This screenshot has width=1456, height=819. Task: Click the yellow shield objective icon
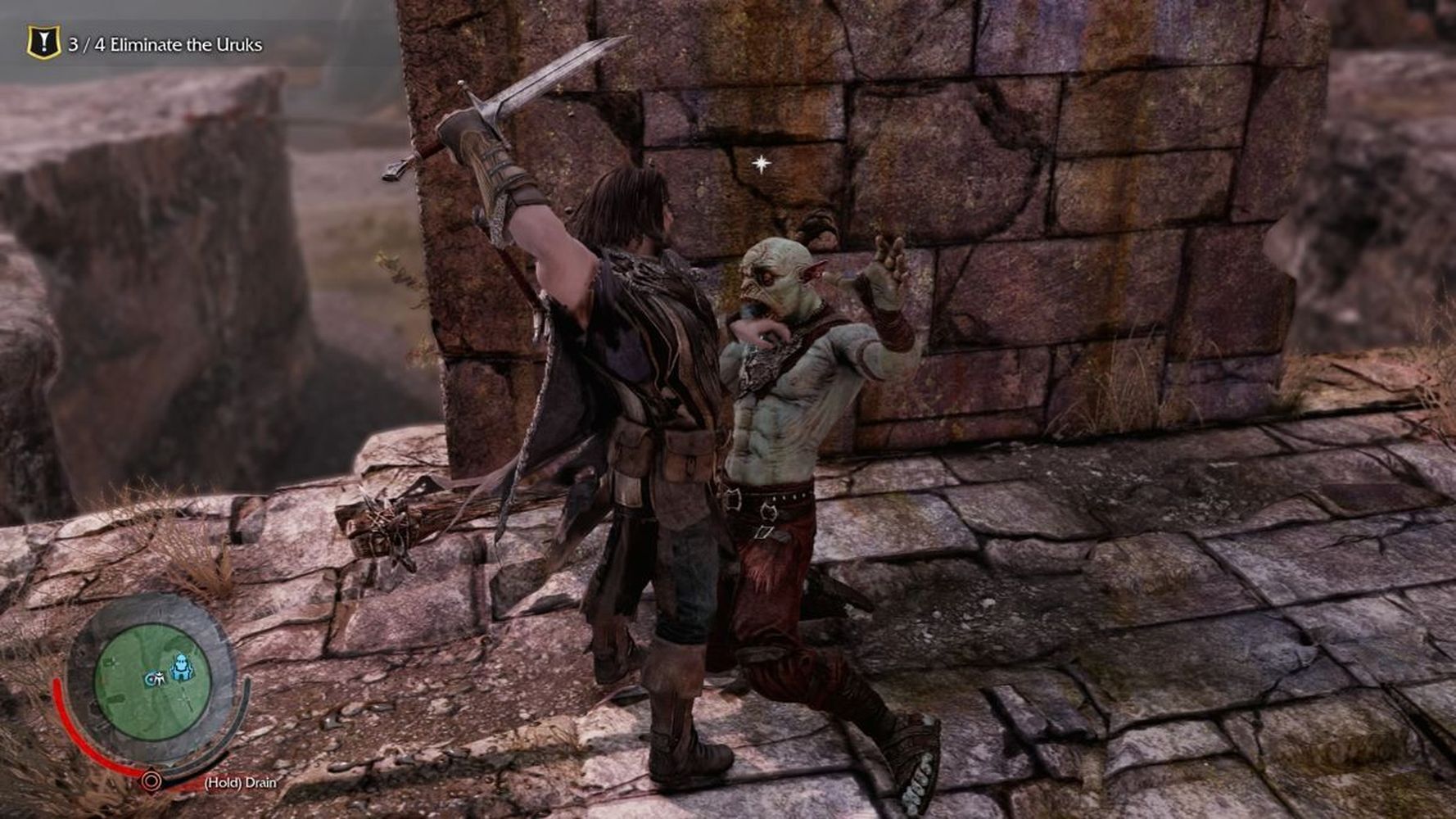(x=43, y=43)
